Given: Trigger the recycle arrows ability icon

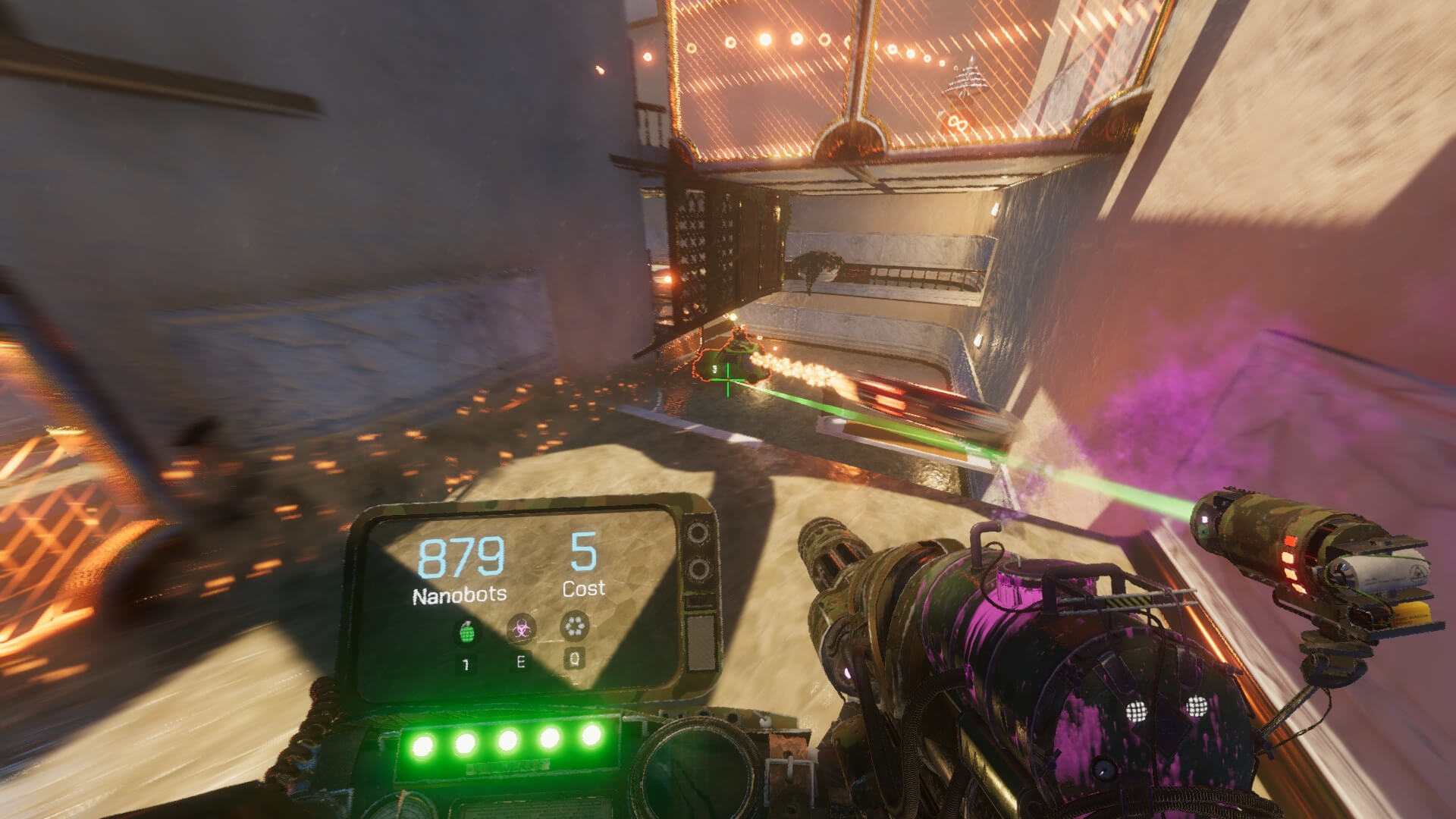Looking at the screenshot, I should tap(574, 626).
